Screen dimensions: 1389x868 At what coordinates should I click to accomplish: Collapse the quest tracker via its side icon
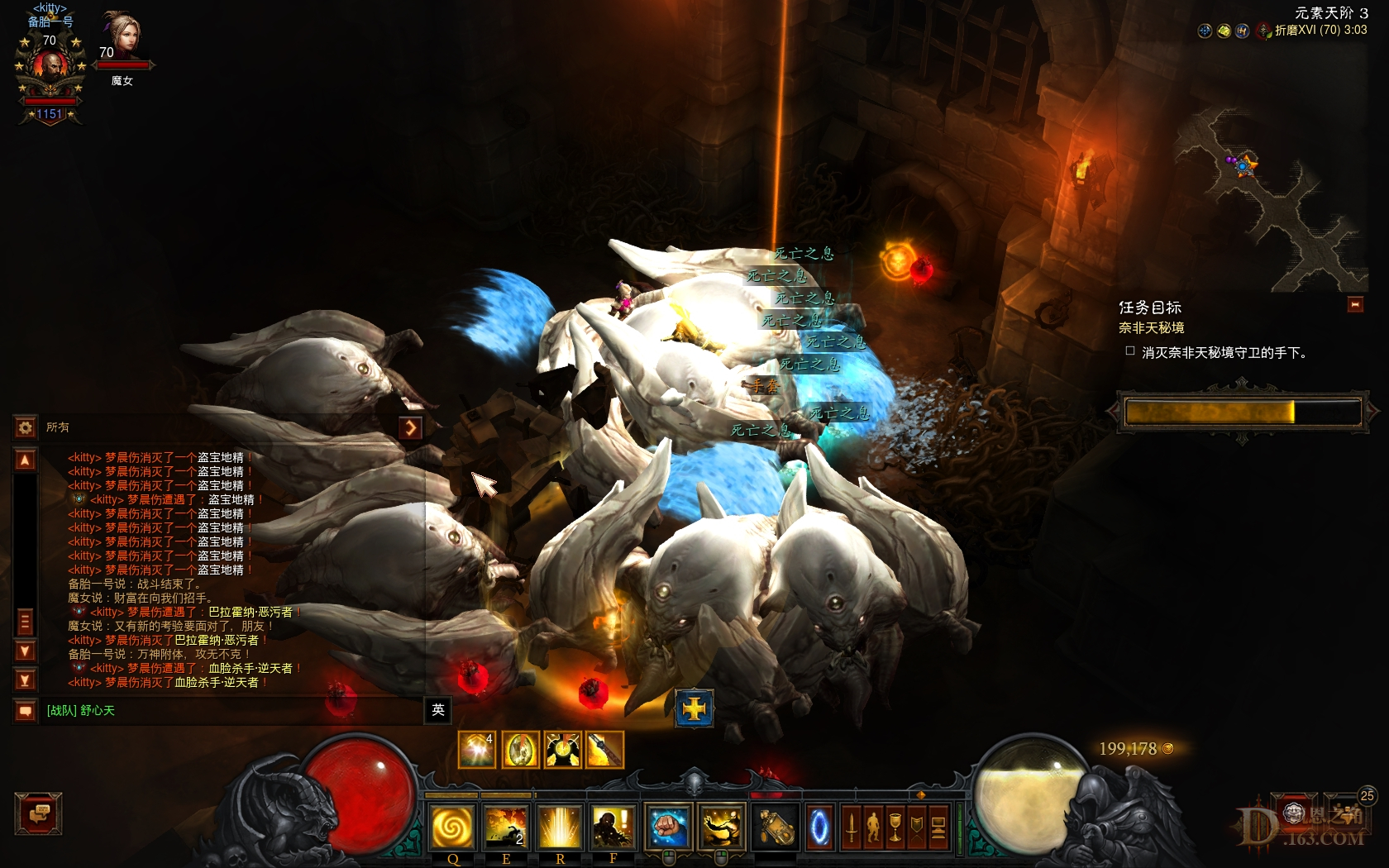[1356, 305]
